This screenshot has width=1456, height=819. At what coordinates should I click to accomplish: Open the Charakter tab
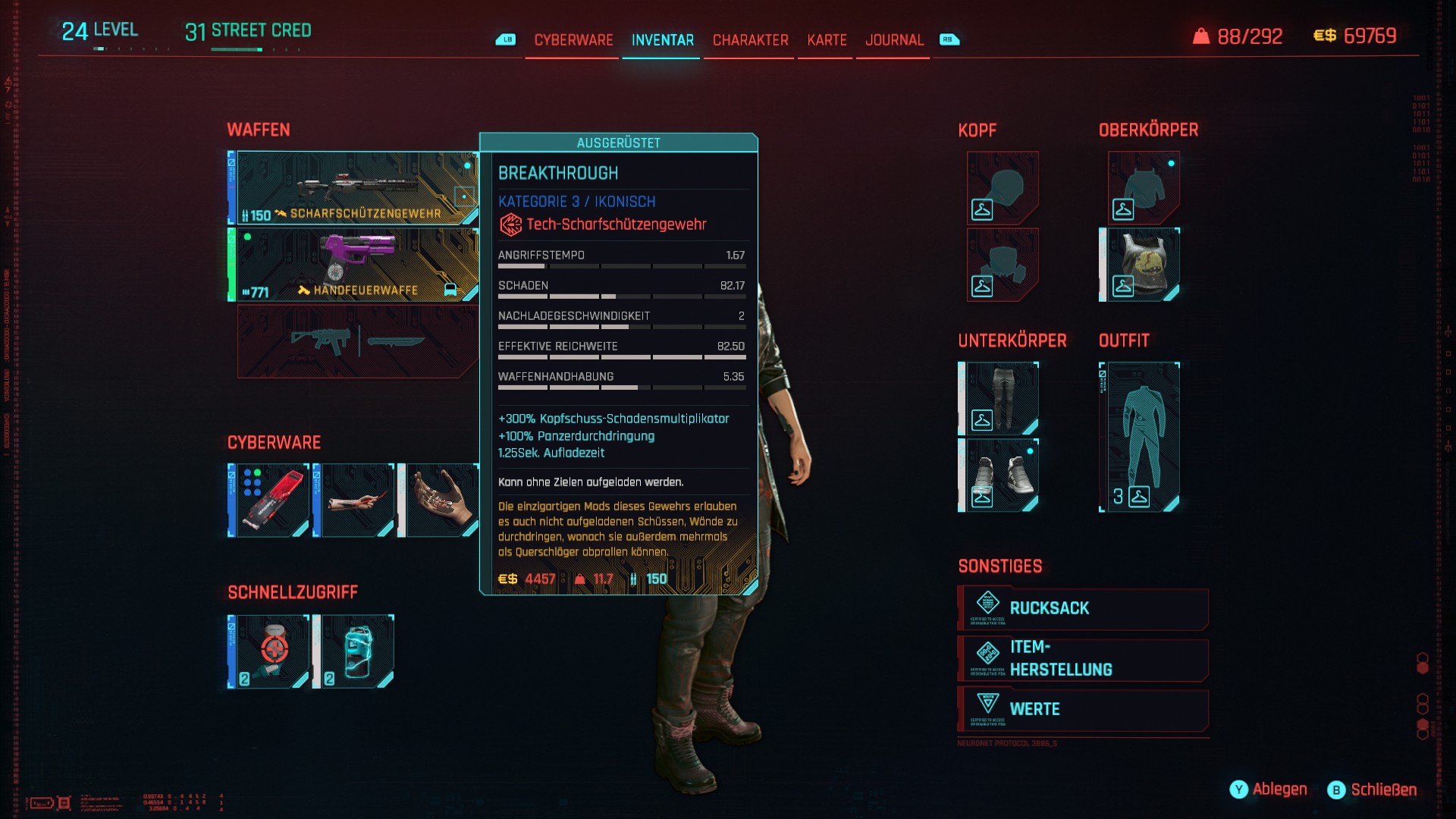[750, 40]
